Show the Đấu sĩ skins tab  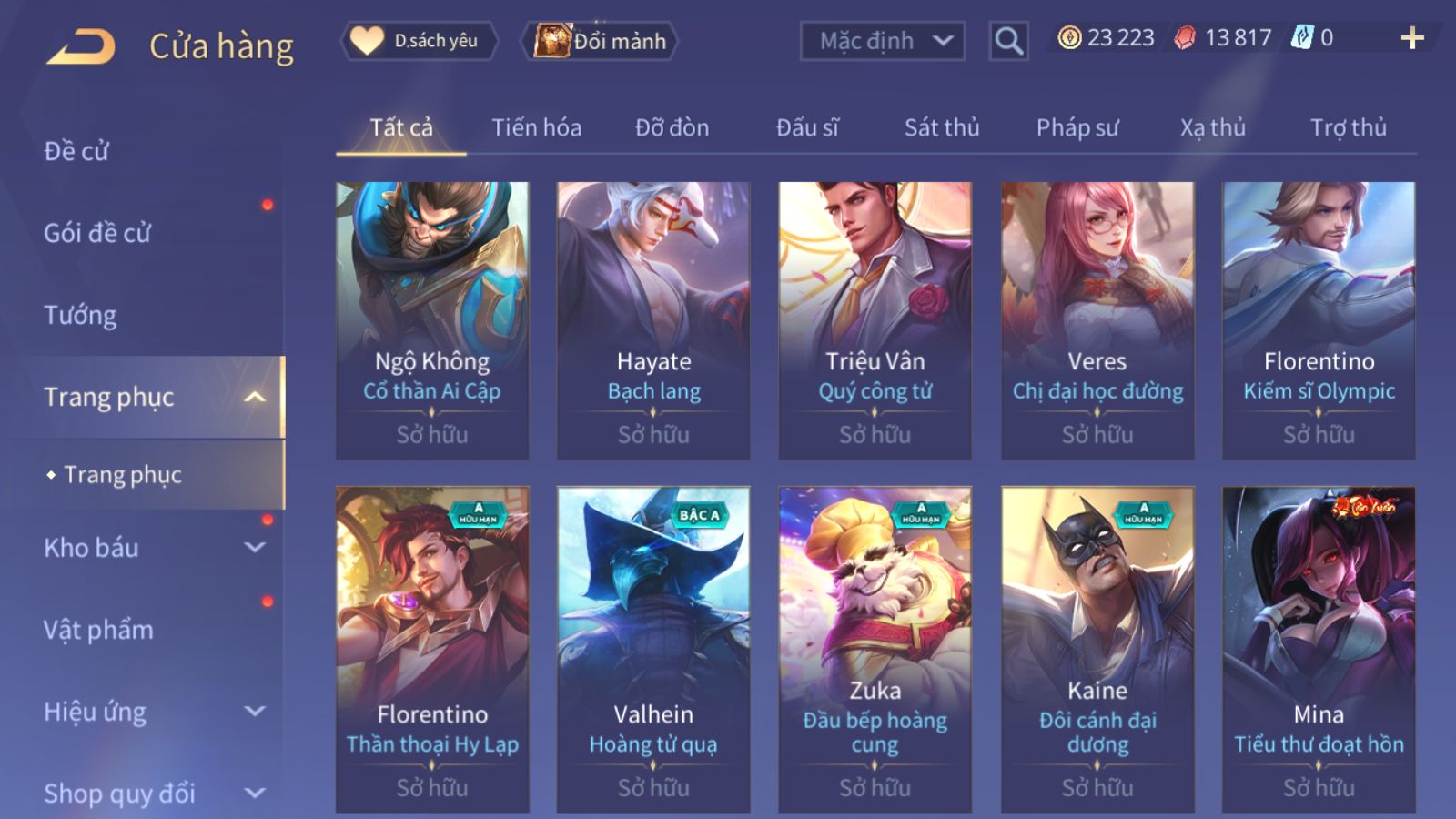click(807, 128)
